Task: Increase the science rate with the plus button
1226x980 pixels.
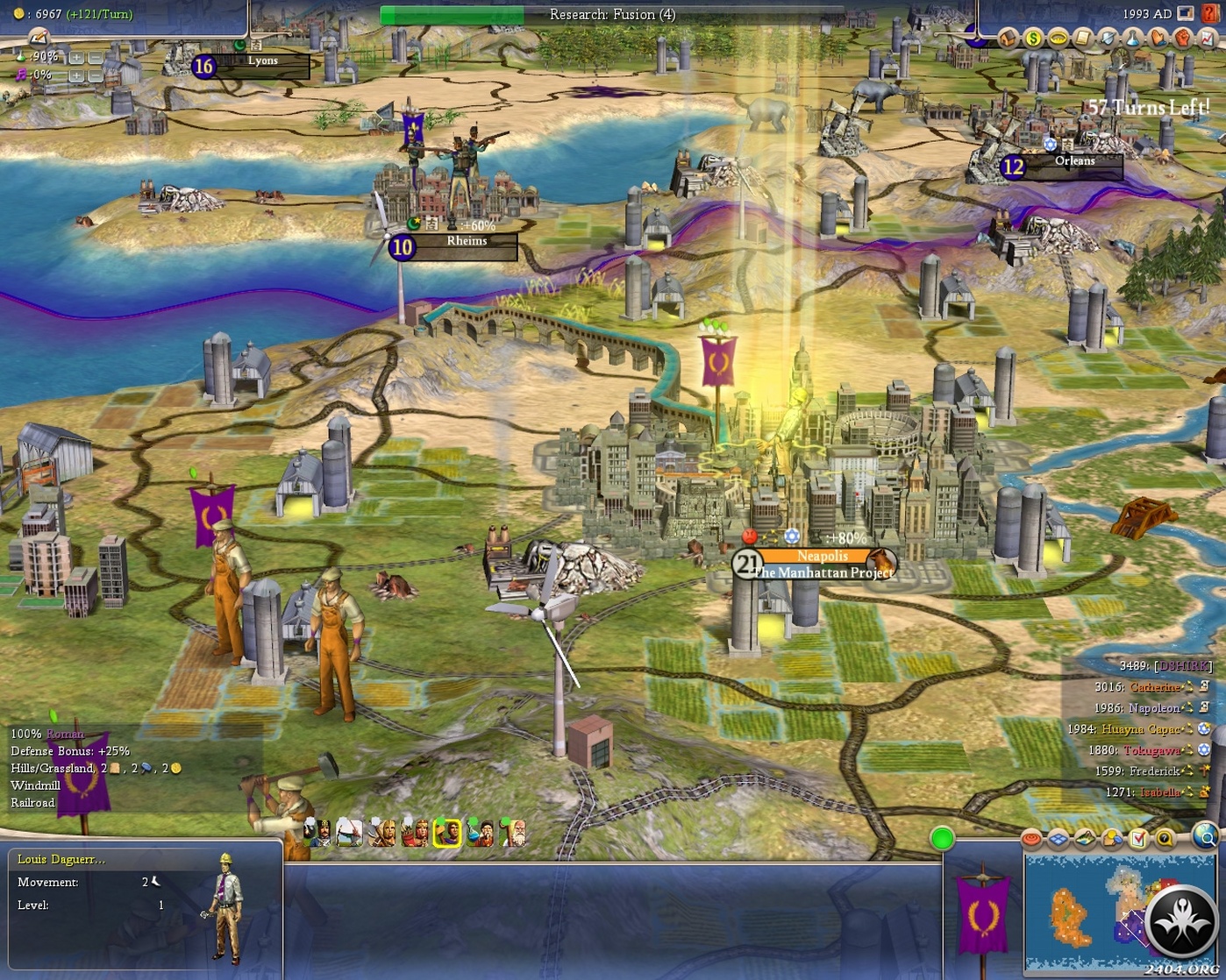Action: click(76, 57)
